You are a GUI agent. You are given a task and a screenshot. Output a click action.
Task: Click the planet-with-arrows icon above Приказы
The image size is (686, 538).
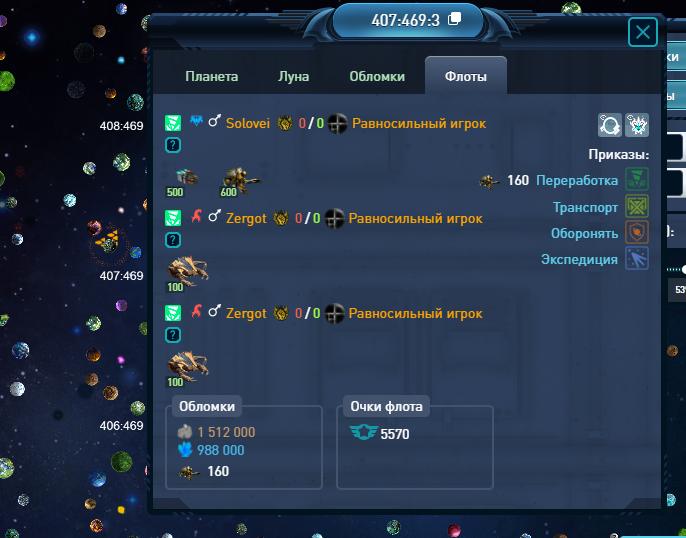[x=610, y=125]
